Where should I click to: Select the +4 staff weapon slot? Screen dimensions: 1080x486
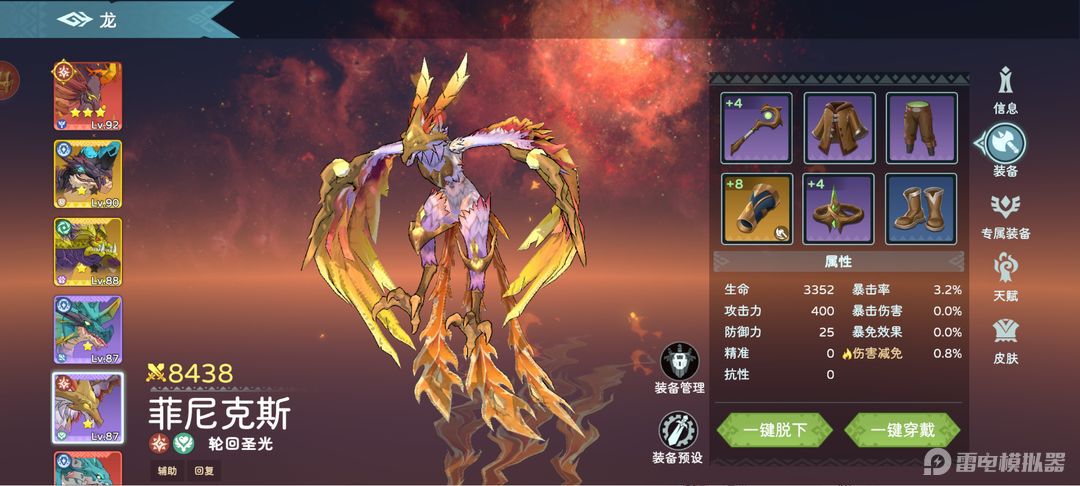756,127
